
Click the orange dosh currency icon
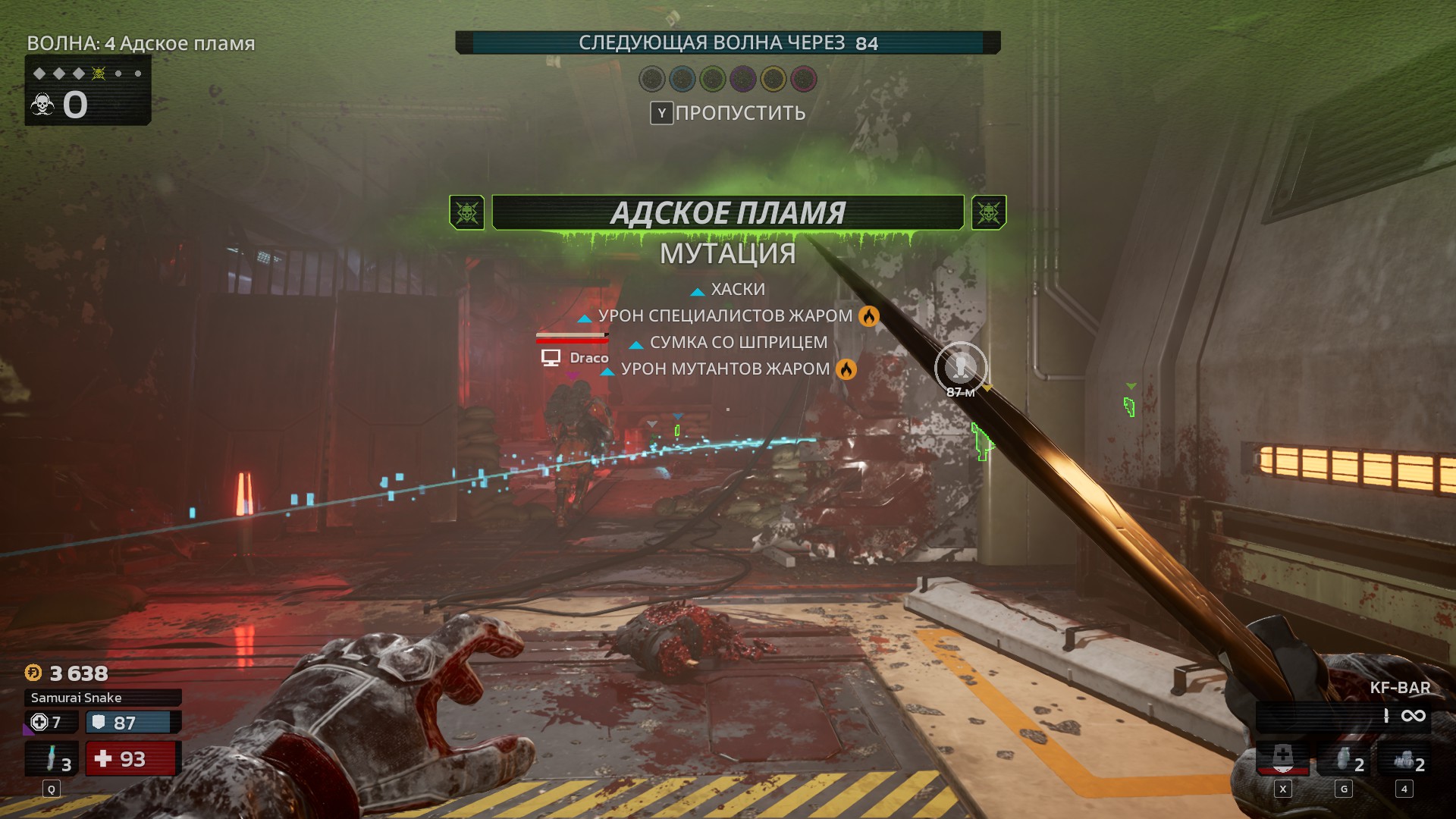click(33, 673)
